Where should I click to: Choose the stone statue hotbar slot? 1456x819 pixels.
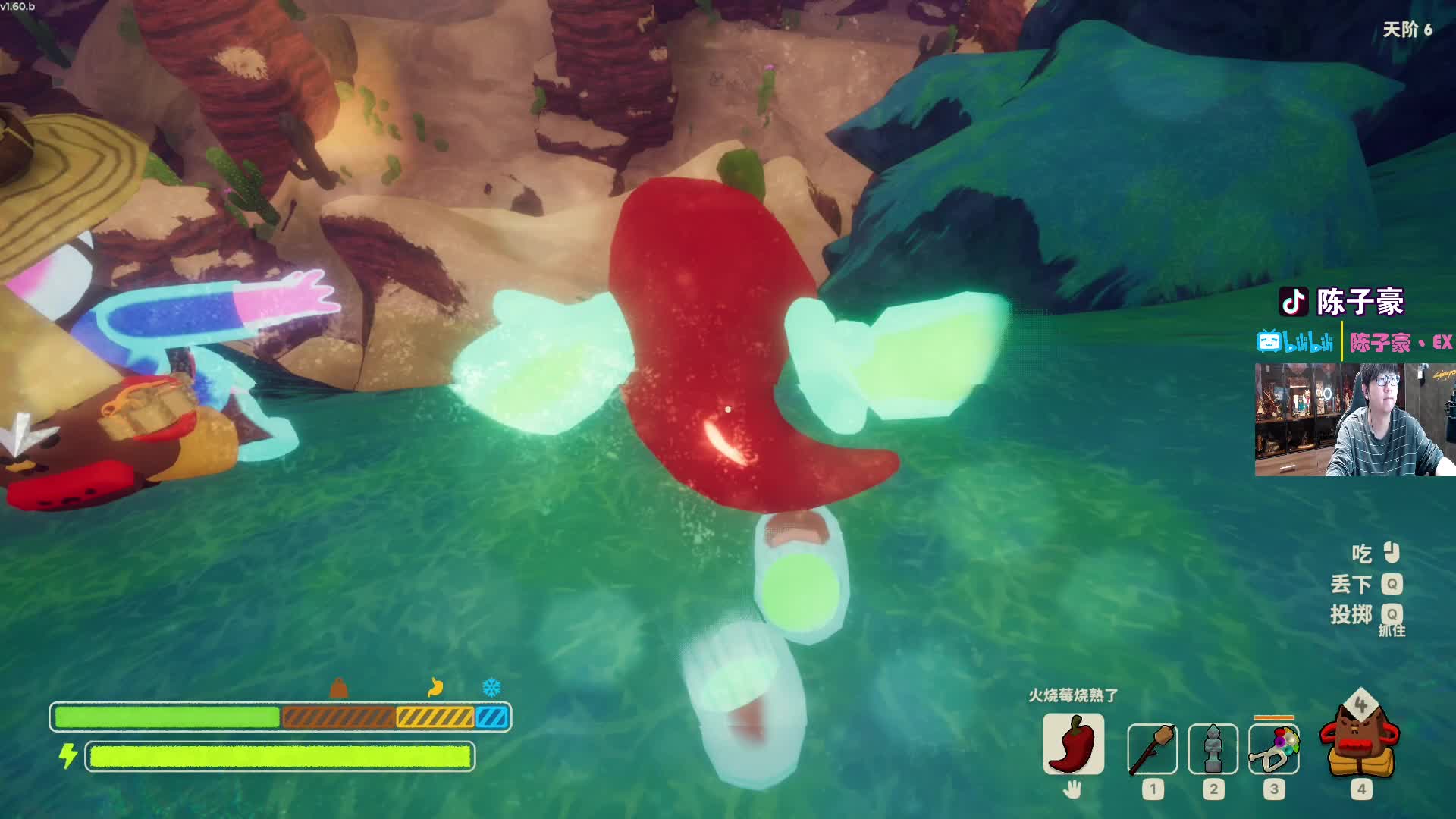pos(1213,749)
